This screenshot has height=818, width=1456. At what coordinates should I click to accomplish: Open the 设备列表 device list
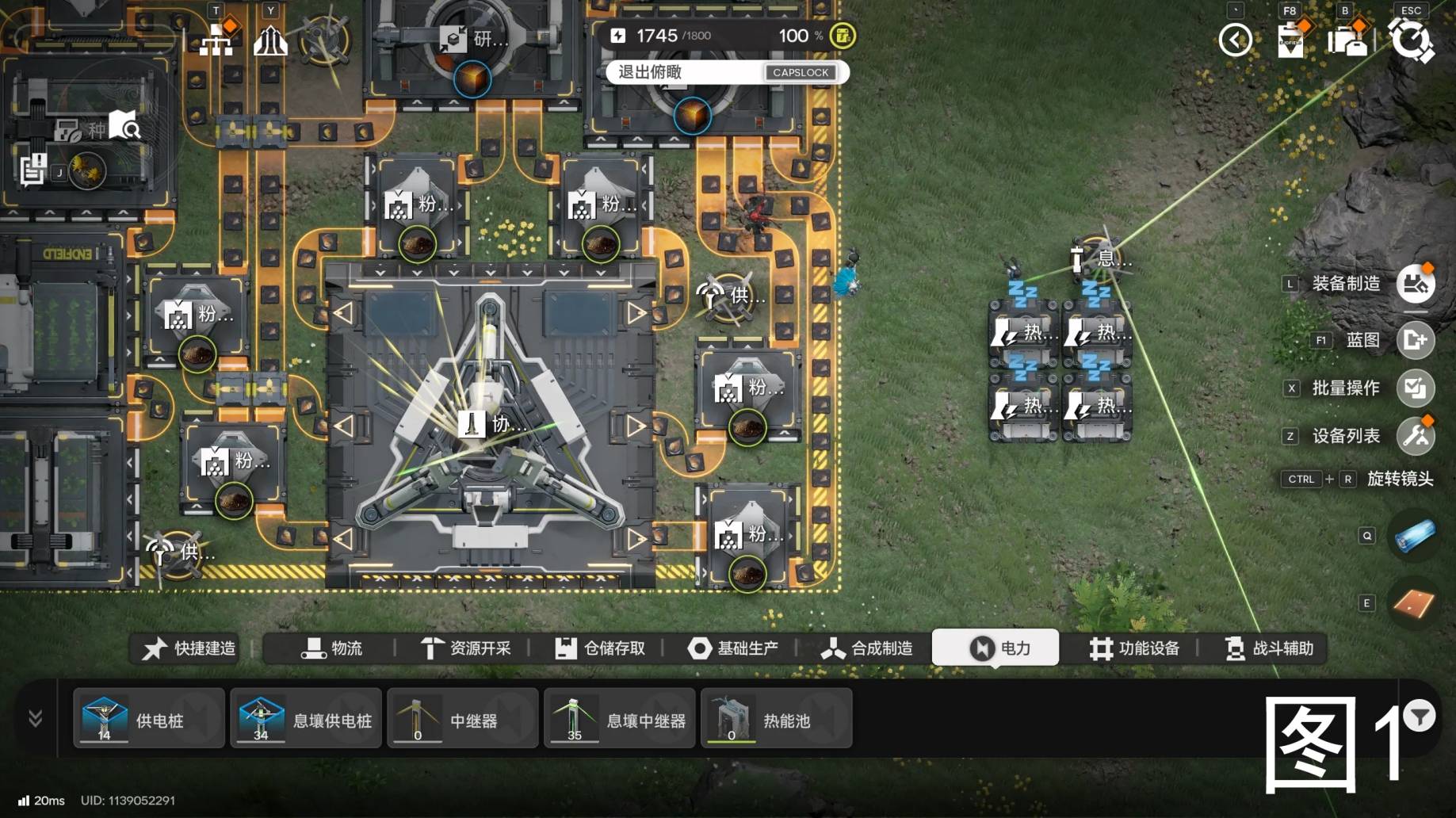1415,436
